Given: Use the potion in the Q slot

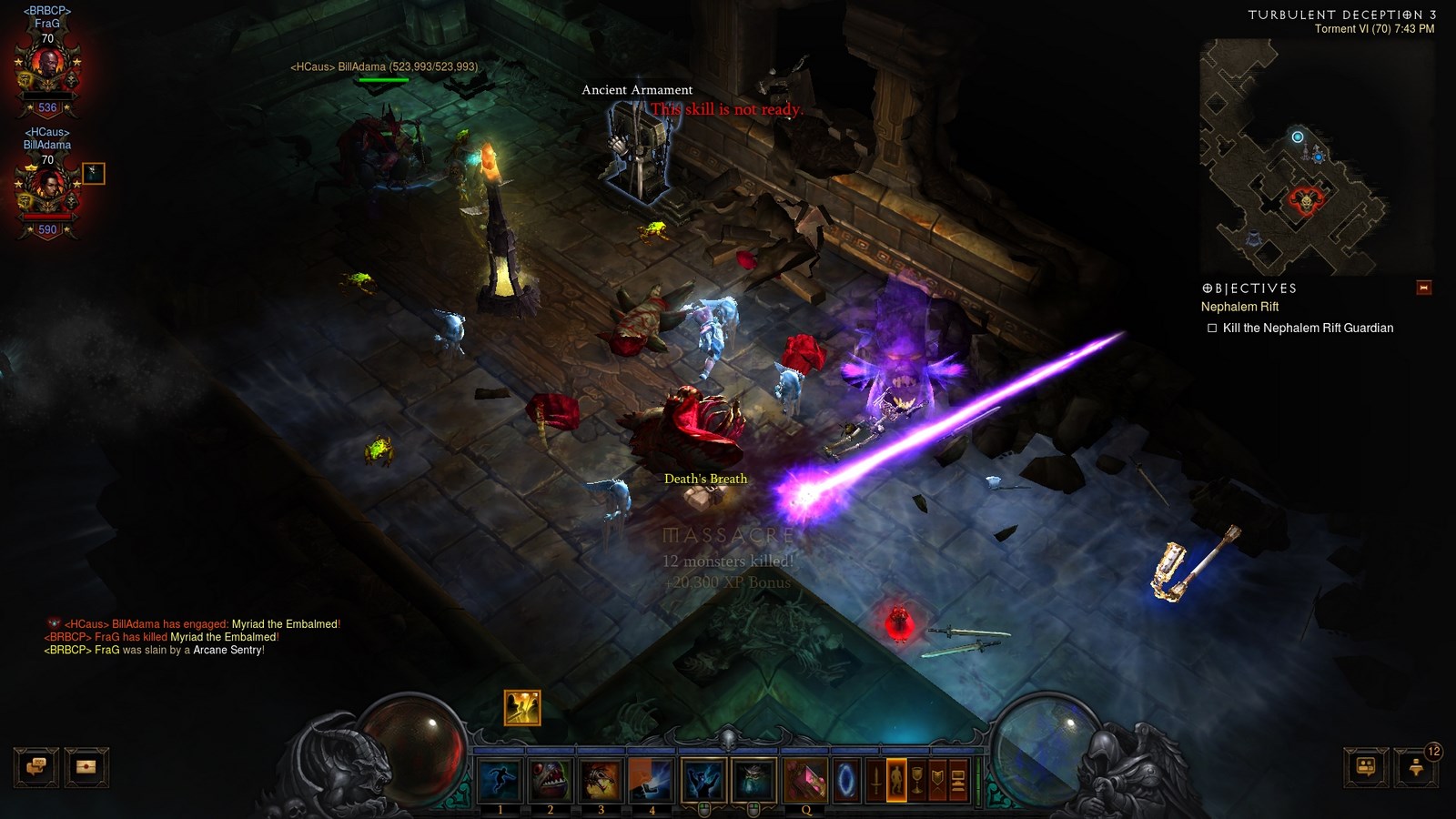Looking at the screenshot, I should point(805,780).
